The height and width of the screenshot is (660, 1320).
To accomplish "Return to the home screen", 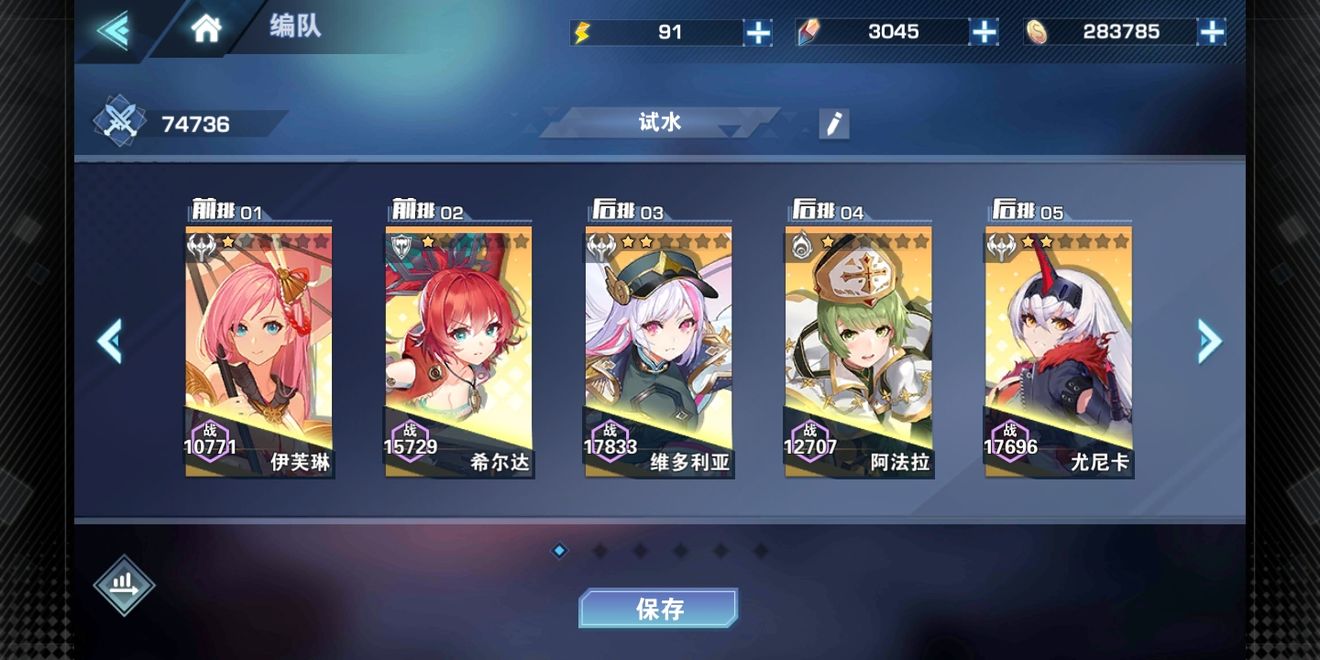I will (x=206, y=28).
